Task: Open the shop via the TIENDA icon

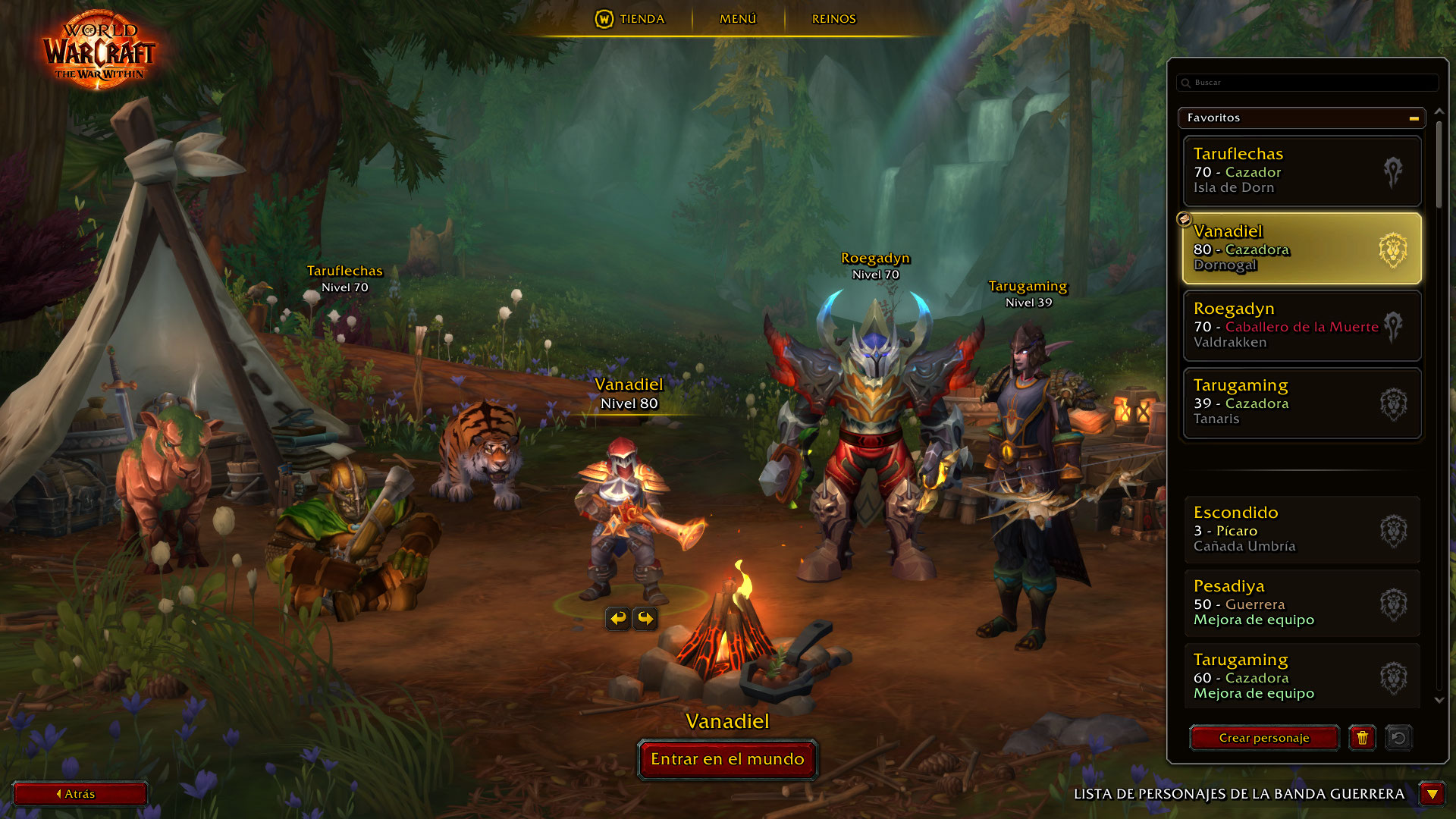Action: click(606, 19)
